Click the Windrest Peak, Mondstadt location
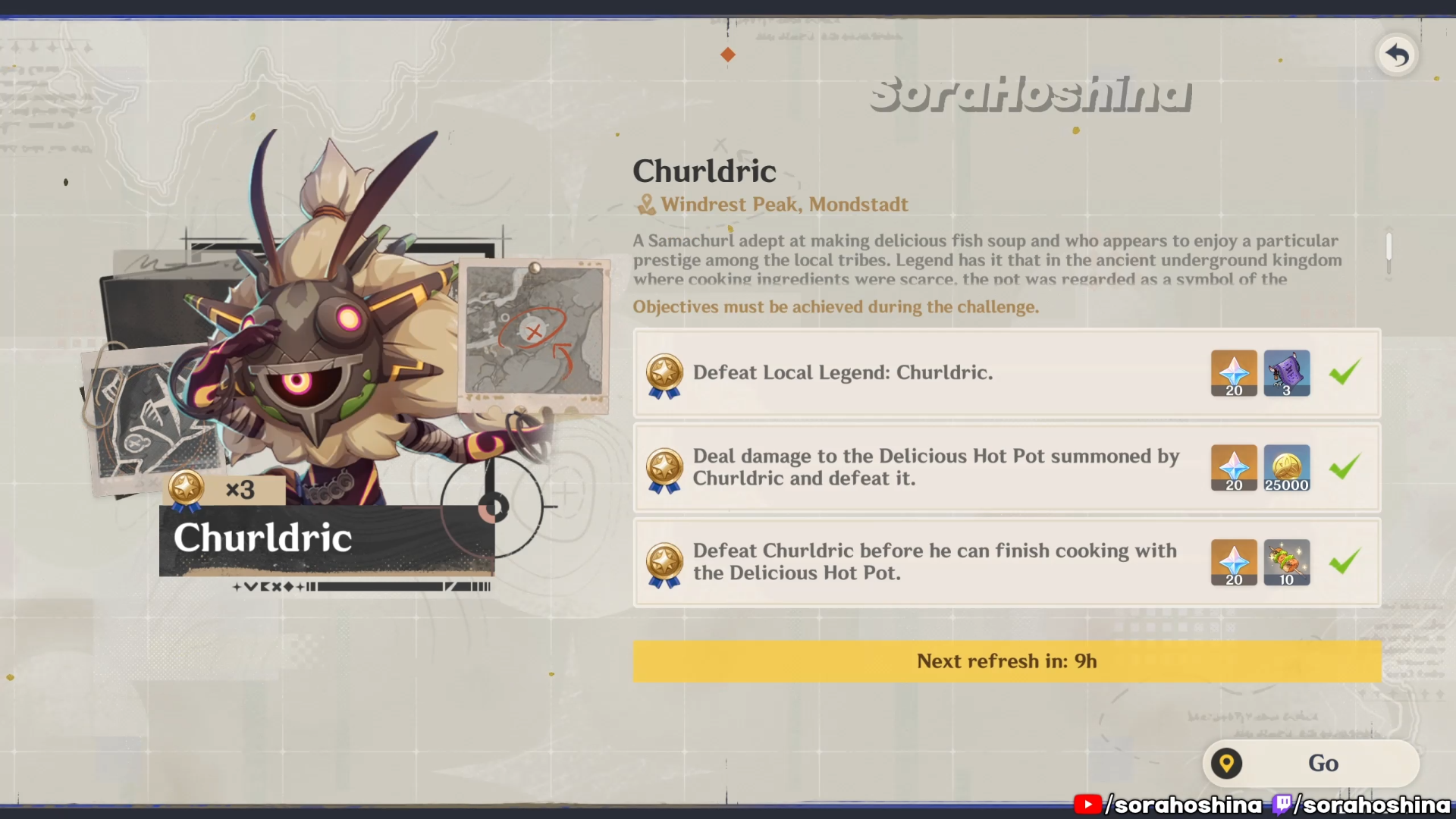 pos(783,205)
